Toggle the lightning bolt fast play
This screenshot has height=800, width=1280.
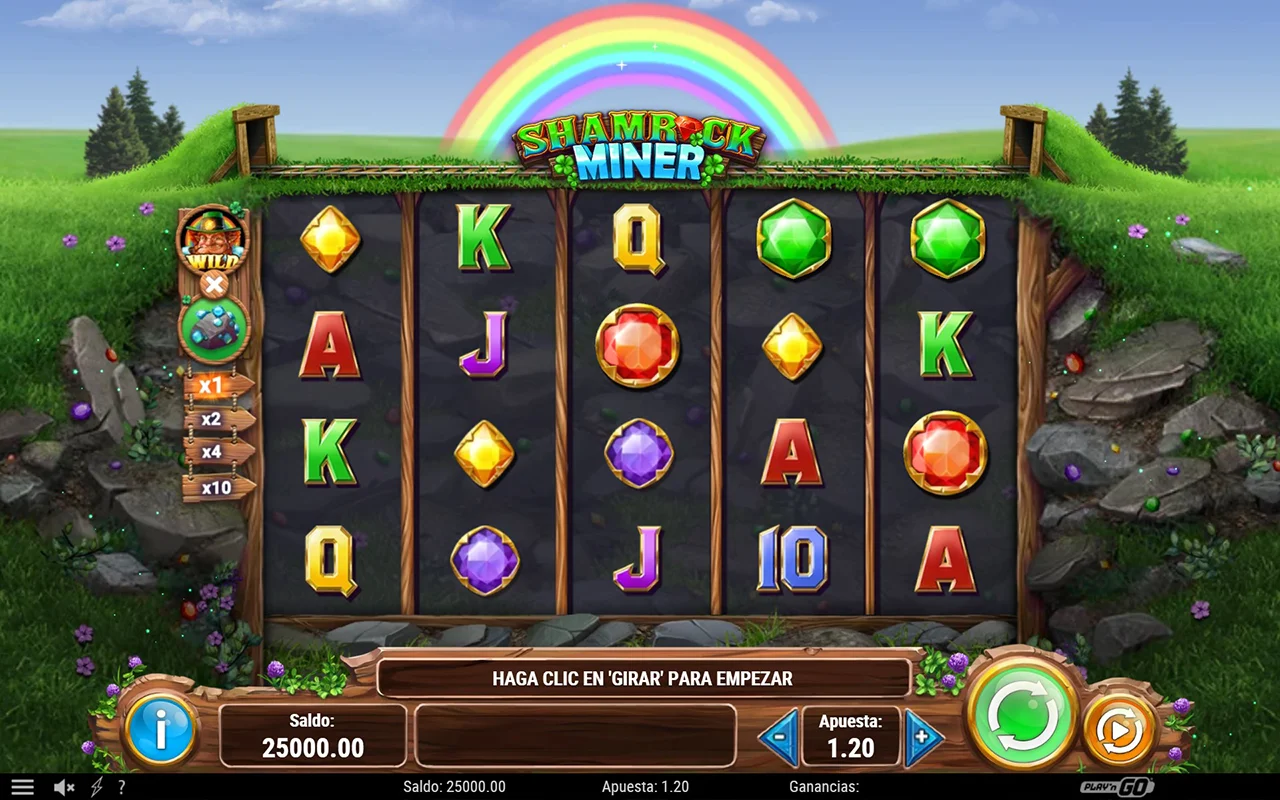pyautogui.click(x=97, y=787)
